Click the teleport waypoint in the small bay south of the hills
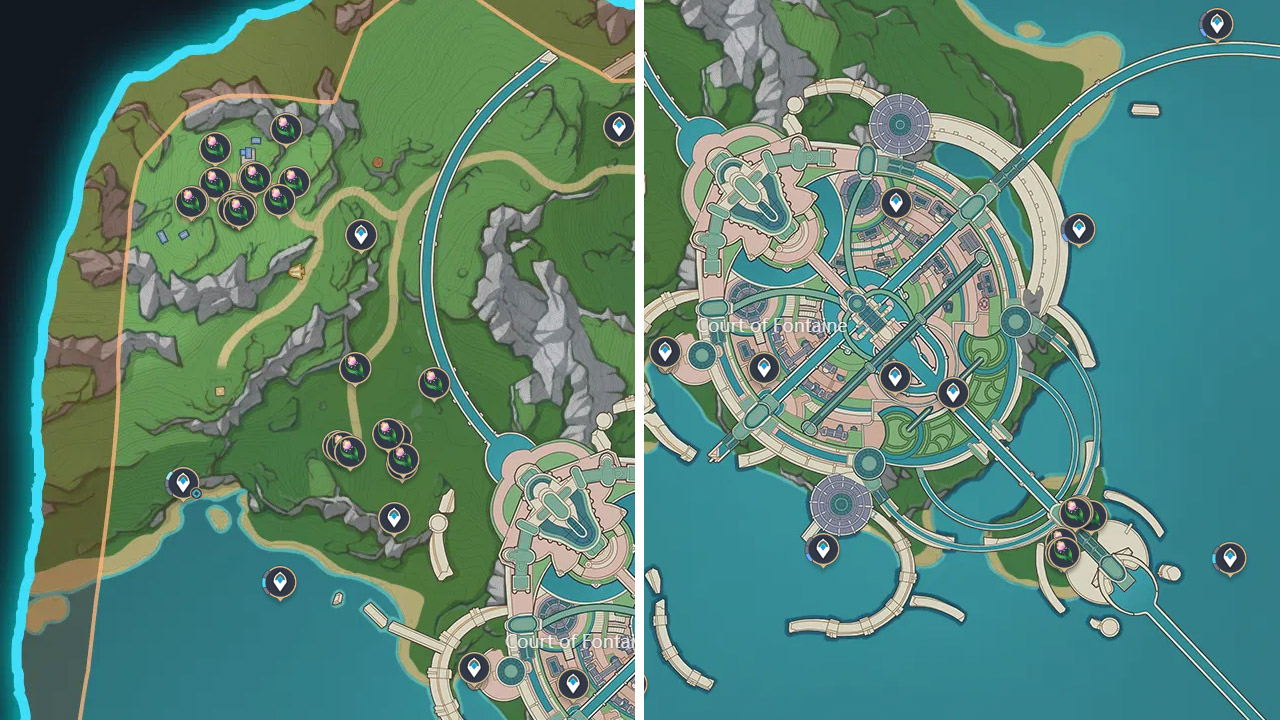Screen dimensions: 1280x720 (279, 581)
